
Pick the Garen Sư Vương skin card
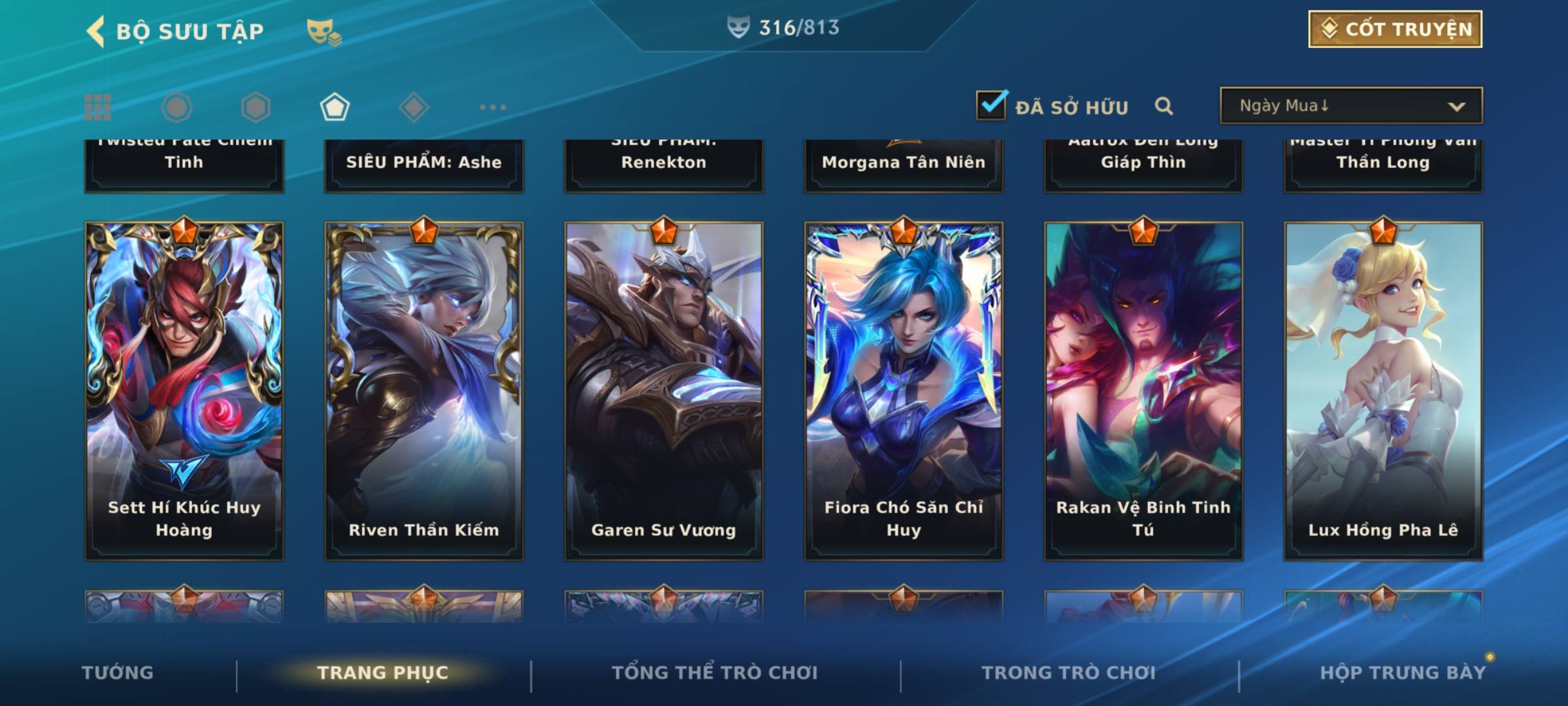(x=664, y=391)
